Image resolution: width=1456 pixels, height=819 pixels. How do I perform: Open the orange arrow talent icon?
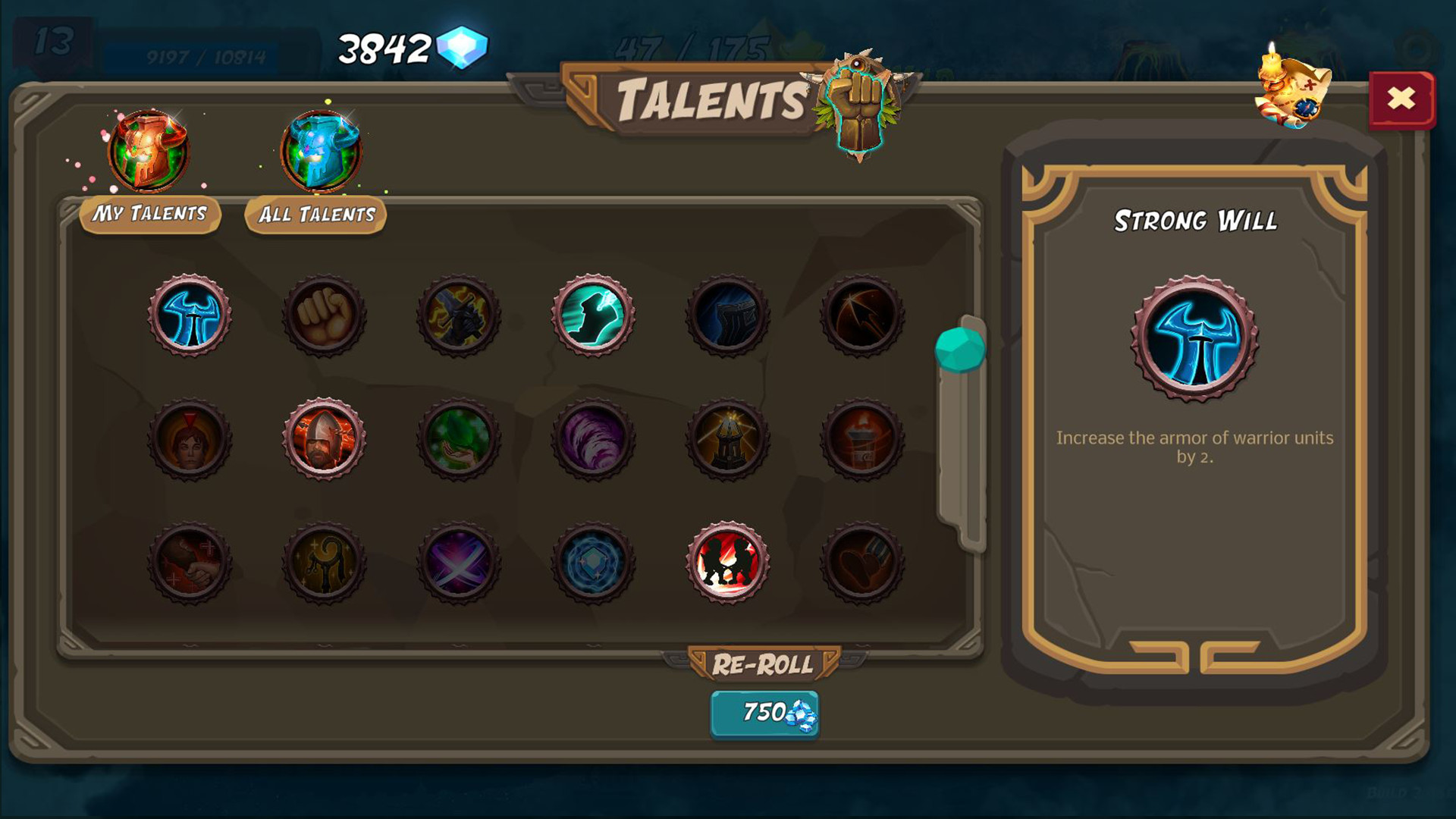coord(862,316)
